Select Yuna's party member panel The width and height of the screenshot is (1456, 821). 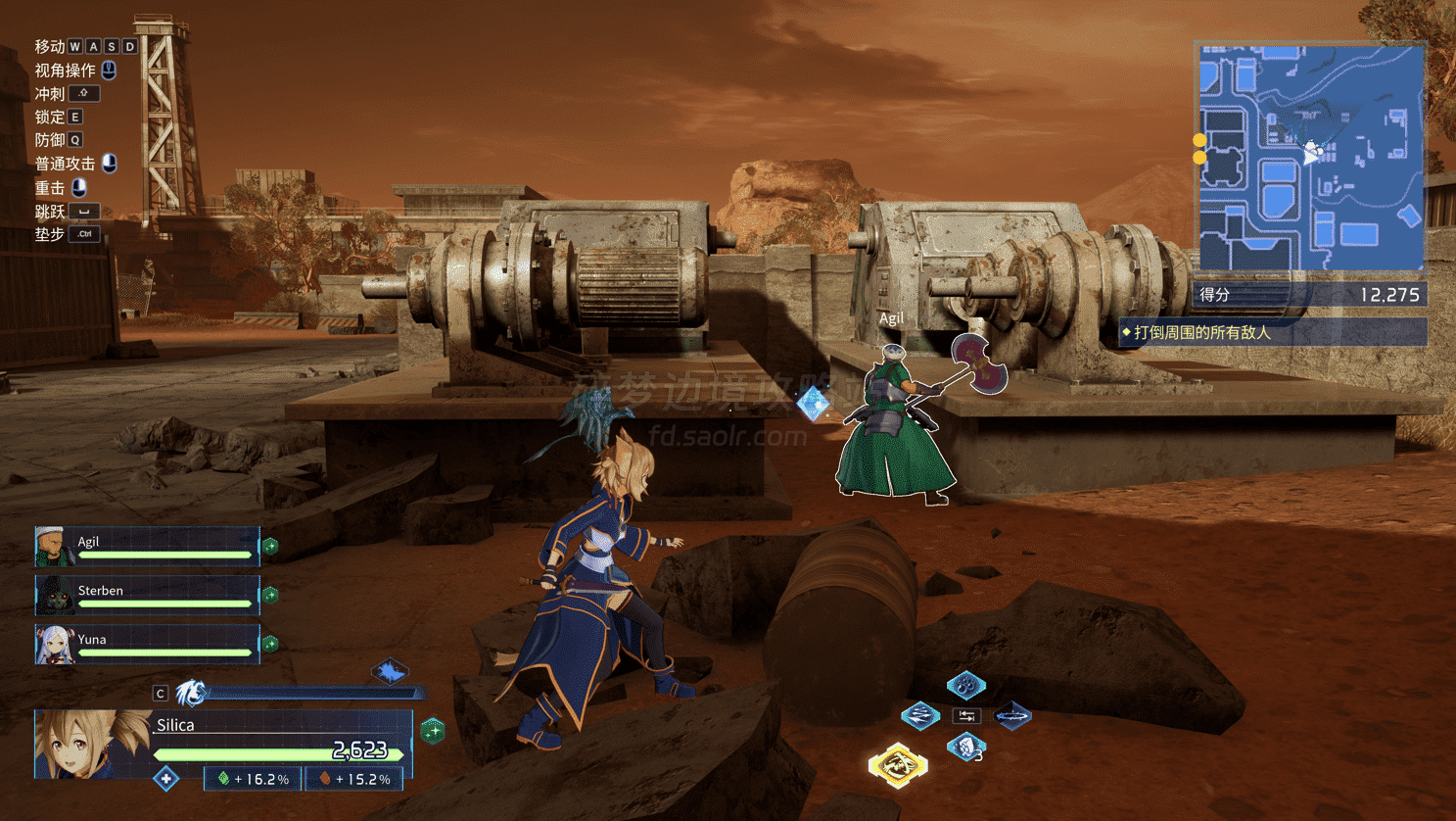pyautogui.click(x=147, y=645)
